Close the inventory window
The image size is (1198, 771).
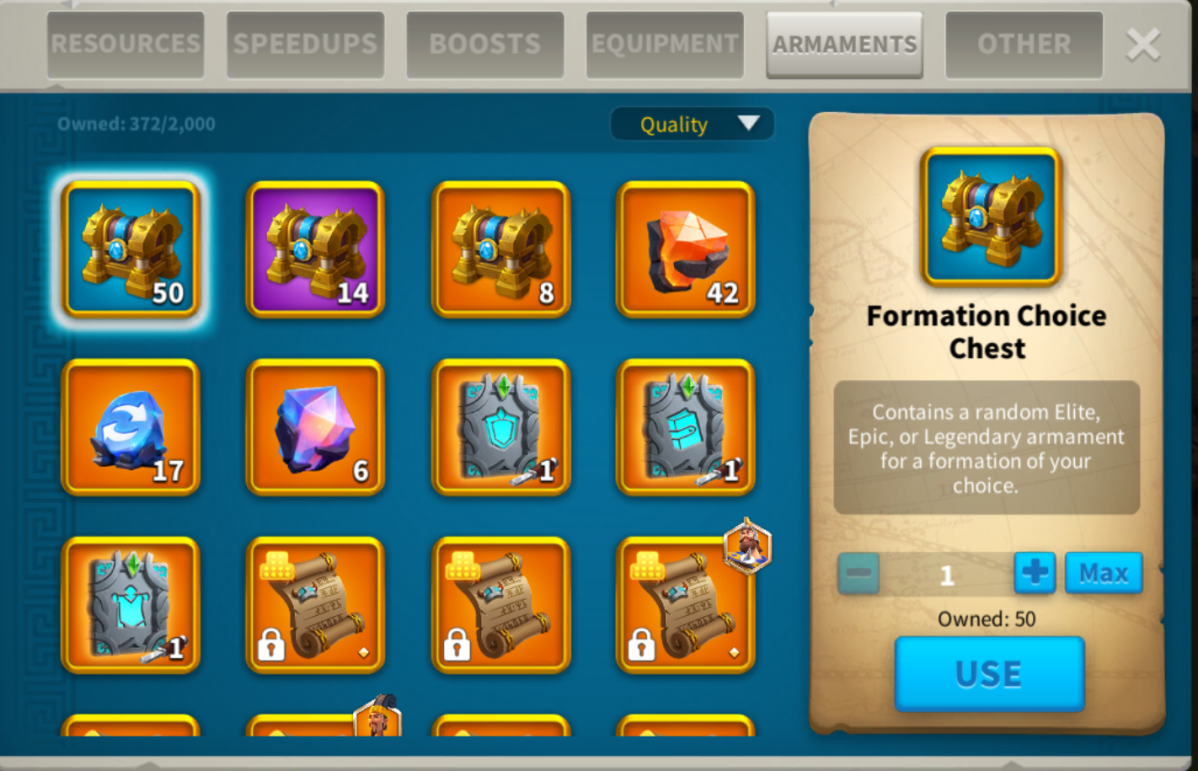tap(1143, 44)
